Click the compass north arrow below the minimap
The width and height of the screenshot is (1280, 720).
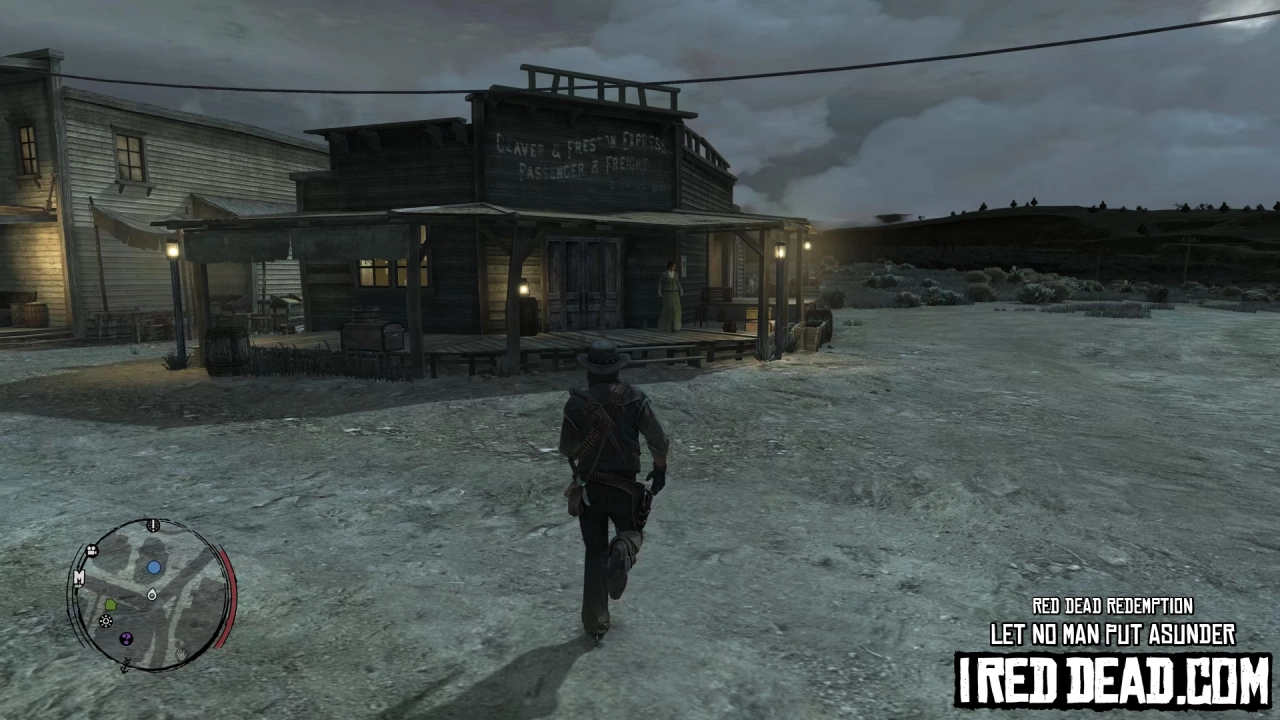(x=125, y=664)
